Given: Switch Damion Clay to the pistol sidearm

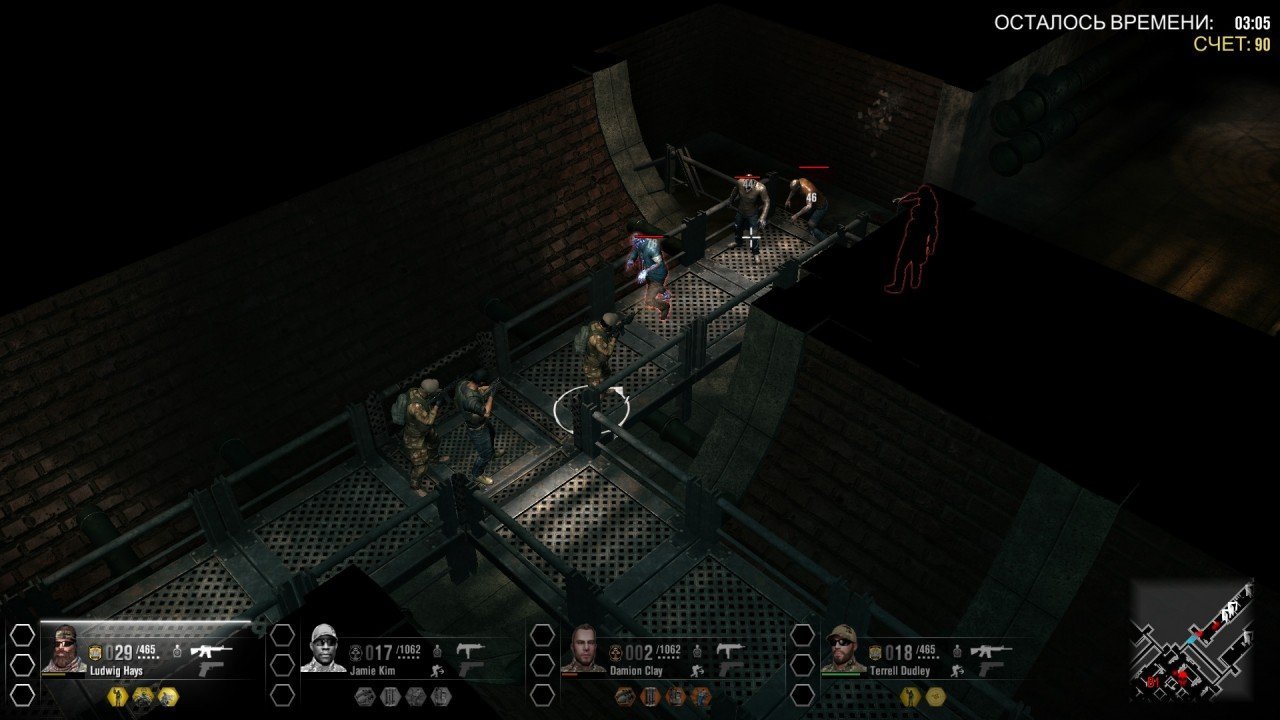Looking at the screenshot, I should click(x=729, y=669).
